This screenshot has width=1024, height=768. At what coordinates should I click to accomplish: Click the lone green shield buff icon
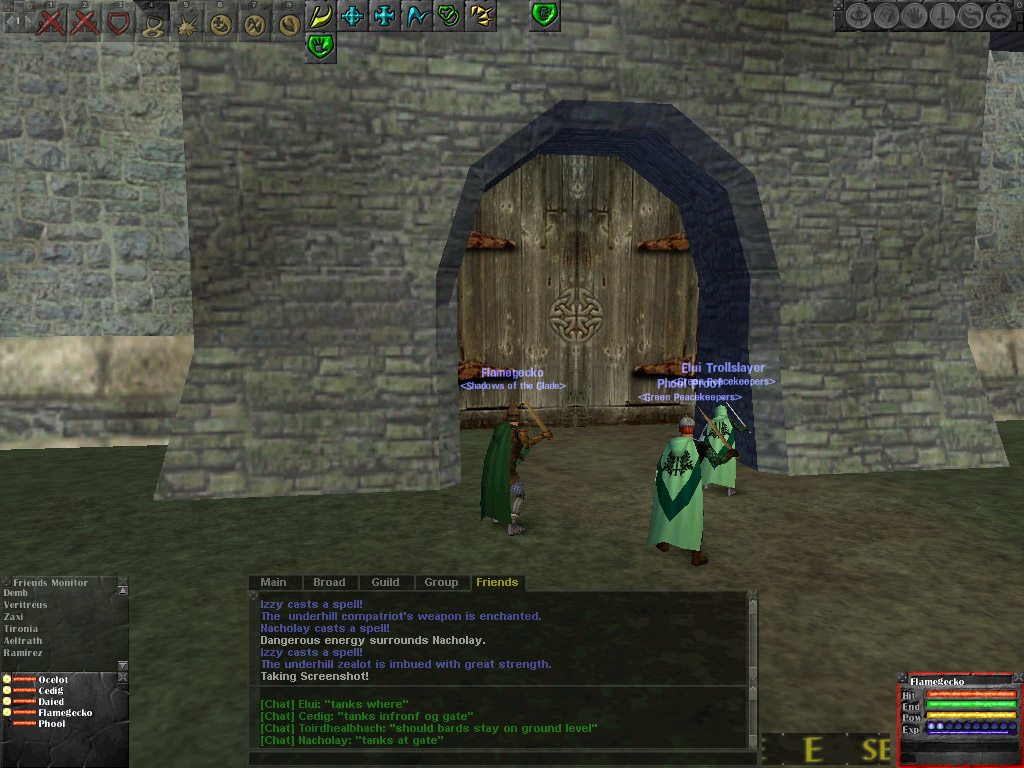544,15
